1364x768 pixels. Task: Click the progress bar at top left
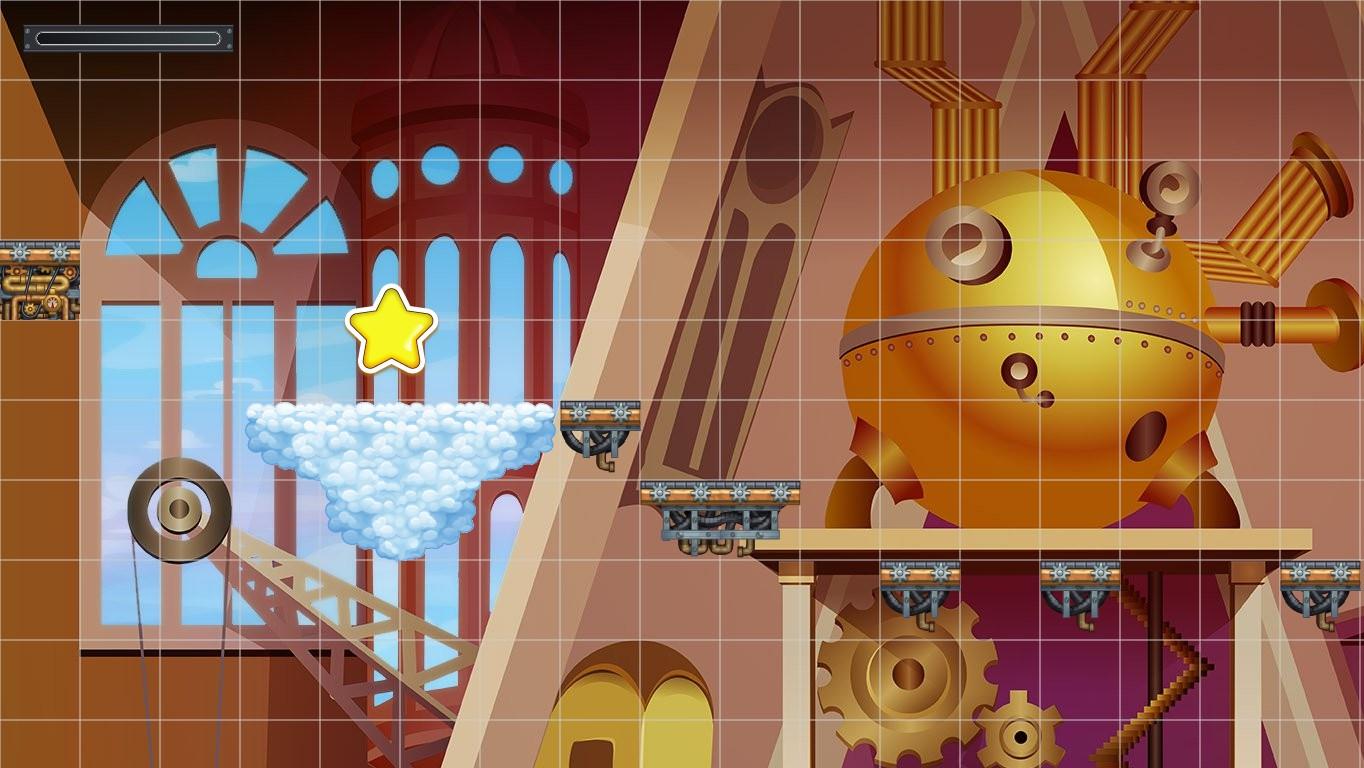[x=127, y=38]
